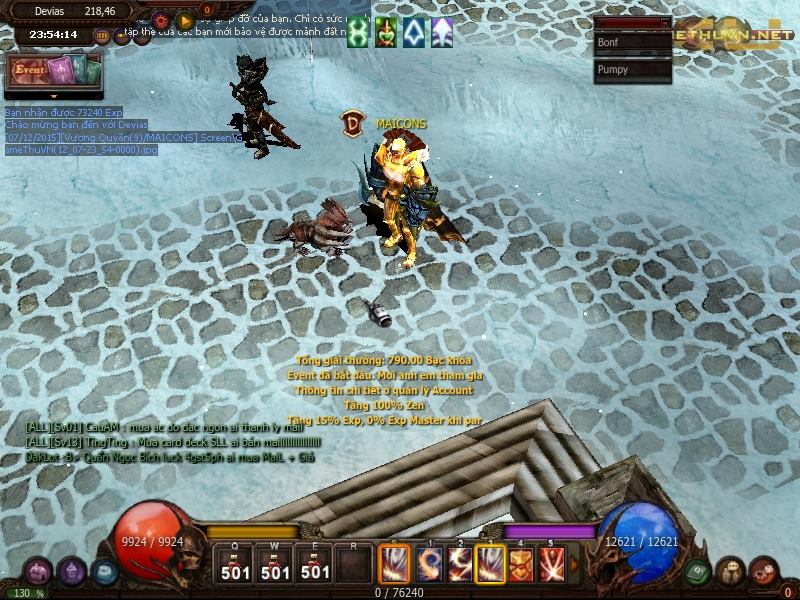Click the purple upward-arrow buff icon
The width and height of the screenshot is (800, 600).
point(441,33)
